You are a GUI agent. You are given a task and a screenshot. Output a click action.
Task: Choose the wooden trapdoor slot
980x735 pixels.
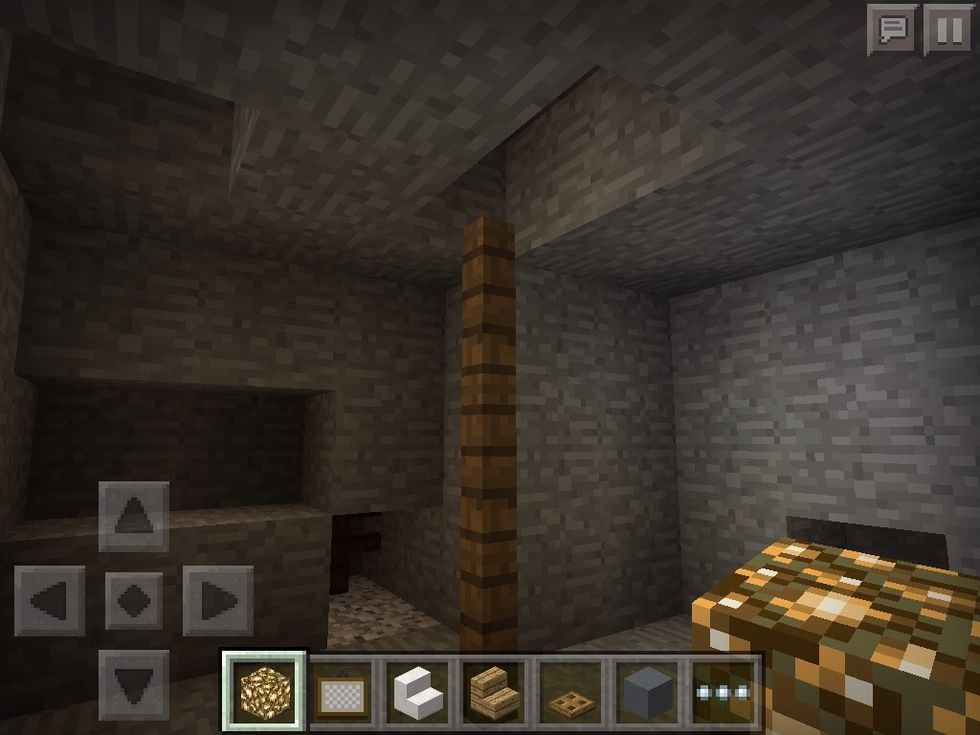[571, 690]
